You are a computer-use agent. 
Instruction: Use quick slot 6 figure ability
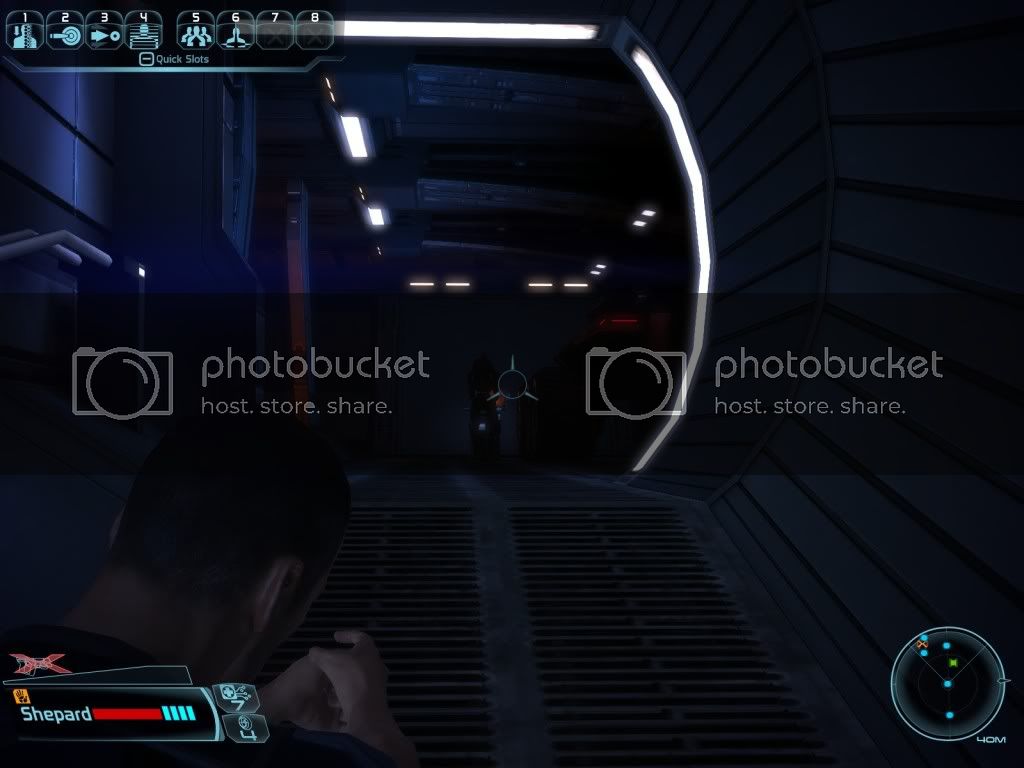tap(235, 32)
